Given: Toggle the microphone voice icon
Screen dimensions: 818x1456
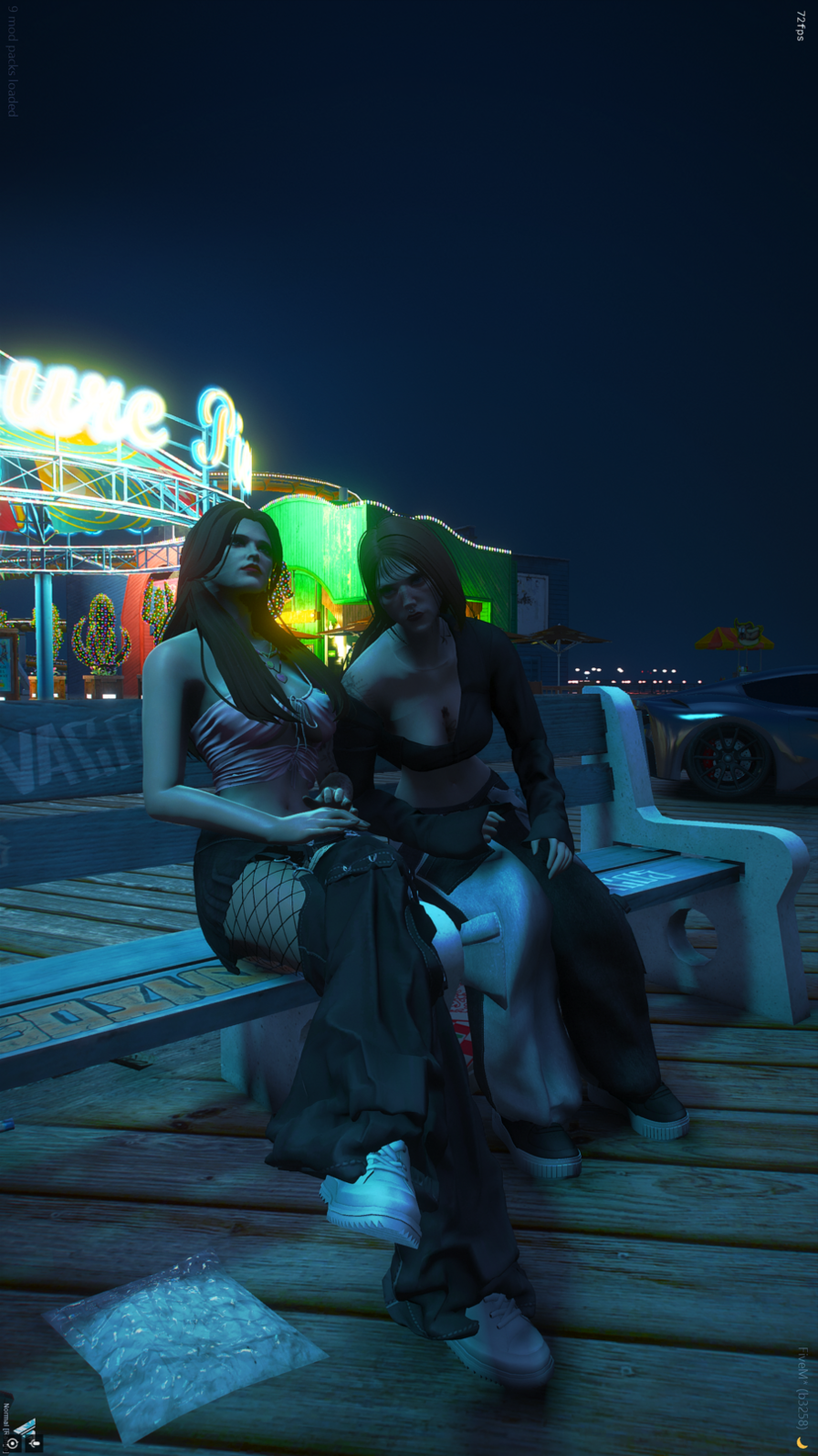Looking at the screenshot, I should tap(34, 1443).
